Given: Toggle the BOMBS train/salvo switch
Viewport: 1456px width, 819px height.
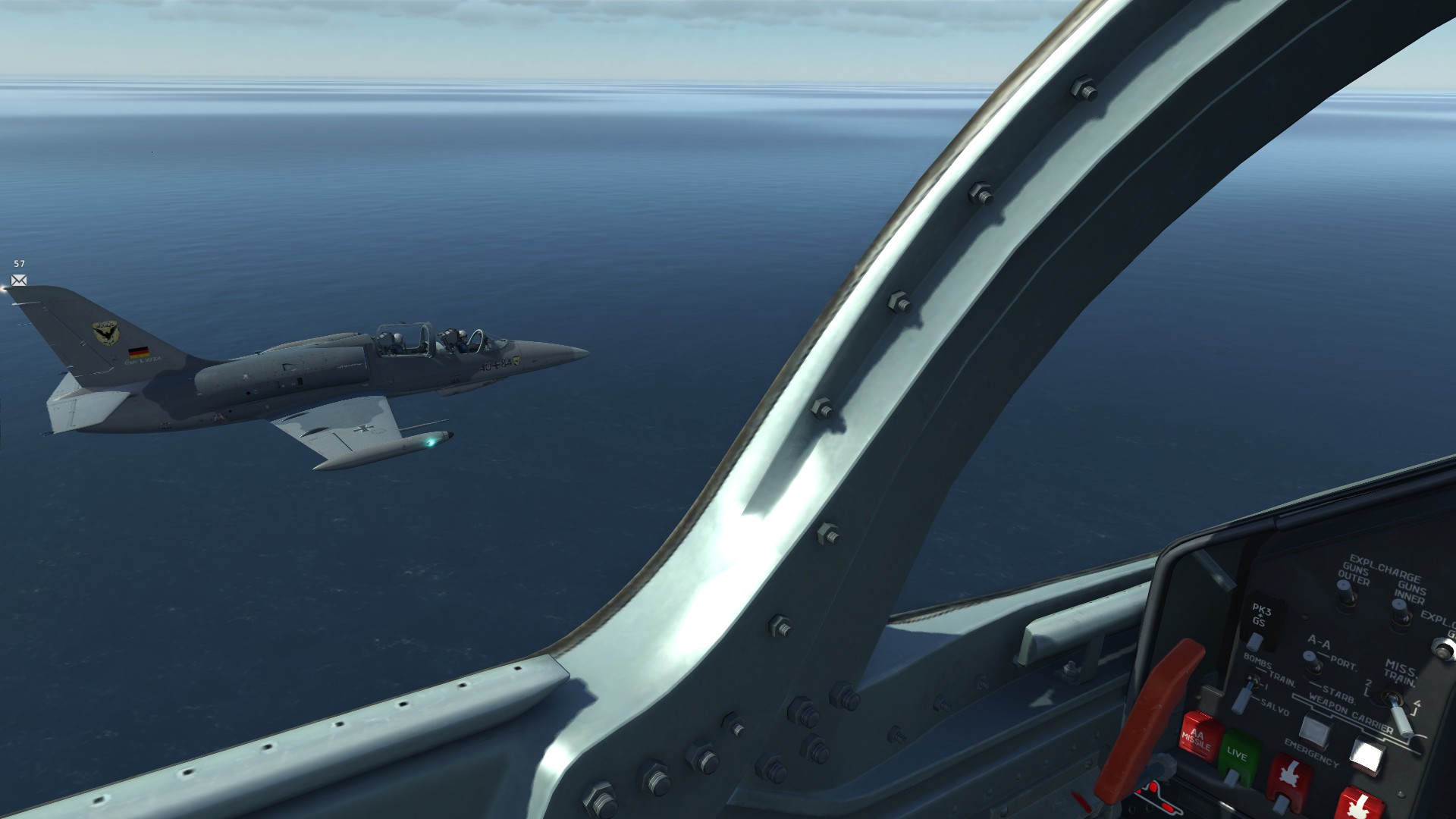Looking at the screenshot, I should point(1241,697).
